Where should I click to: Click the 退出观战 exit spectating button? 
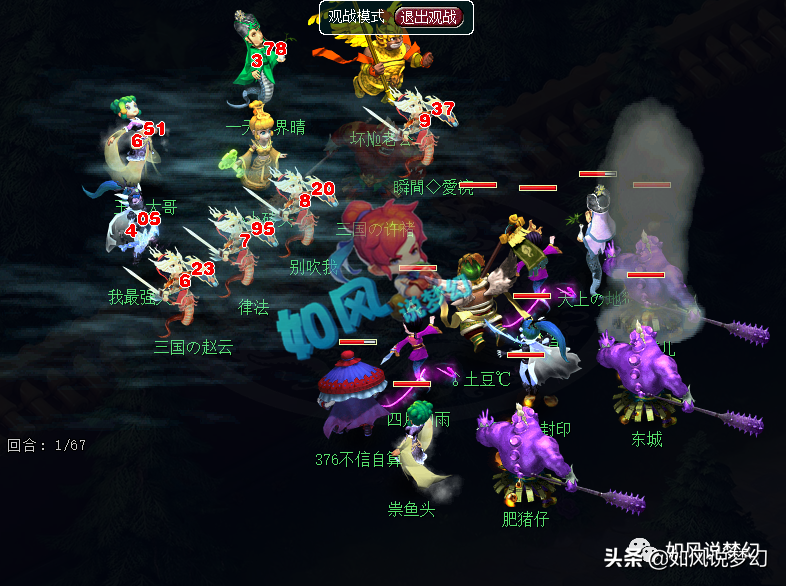click(x=430, y=17)
